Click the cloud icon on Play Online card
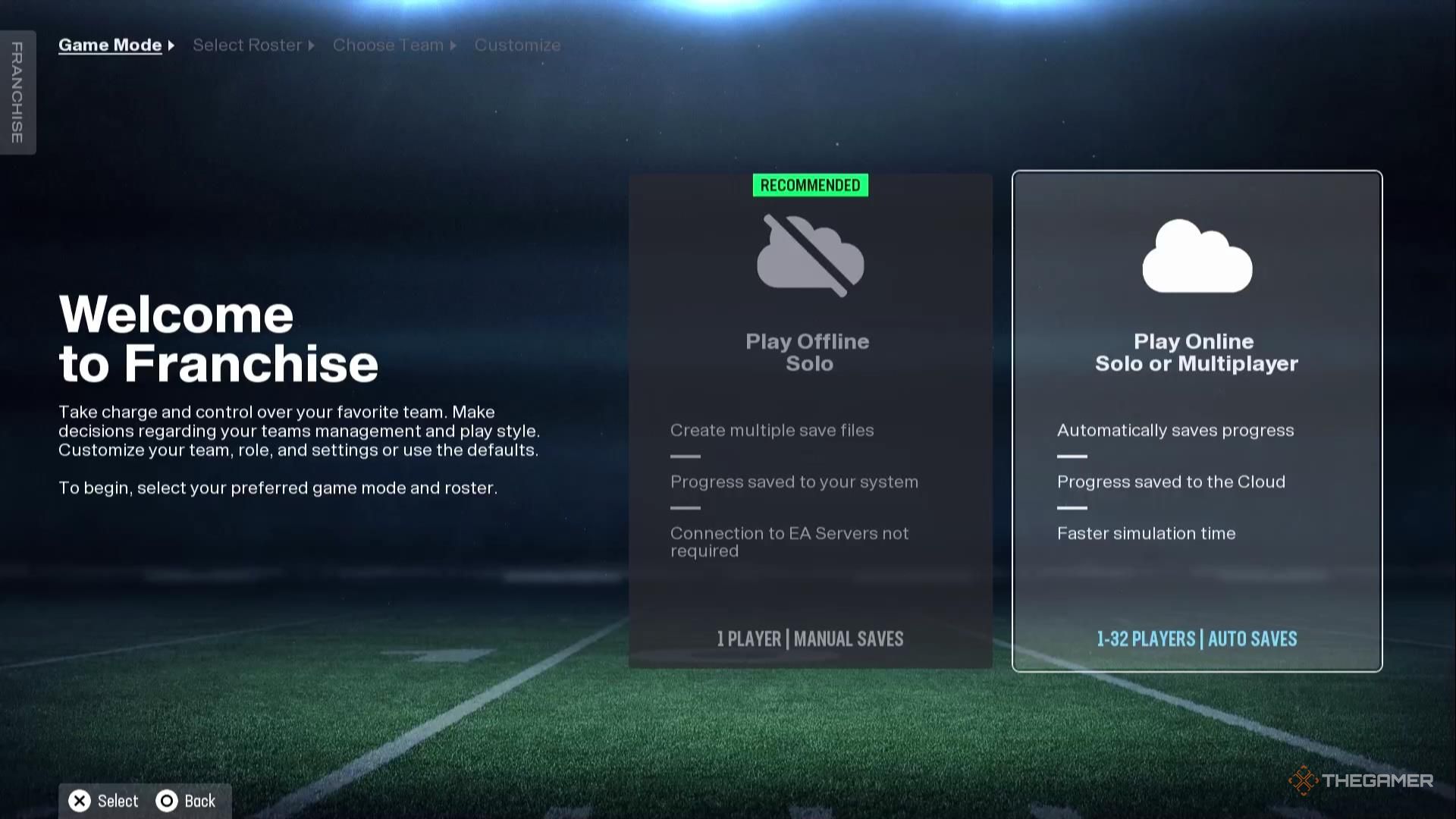 pyautogui.click(x=1197, y=258)
